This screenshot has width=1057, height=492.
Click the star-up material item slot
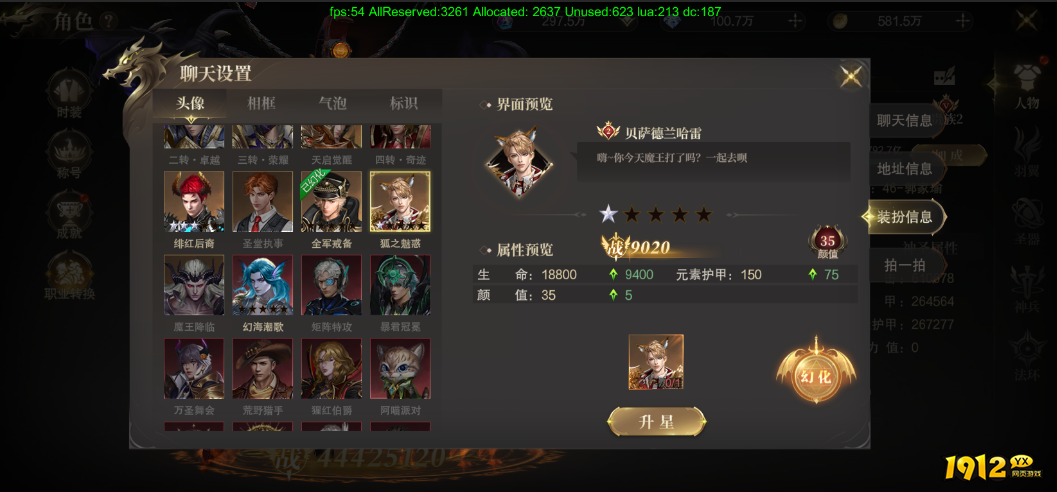(x=656, y=362)
